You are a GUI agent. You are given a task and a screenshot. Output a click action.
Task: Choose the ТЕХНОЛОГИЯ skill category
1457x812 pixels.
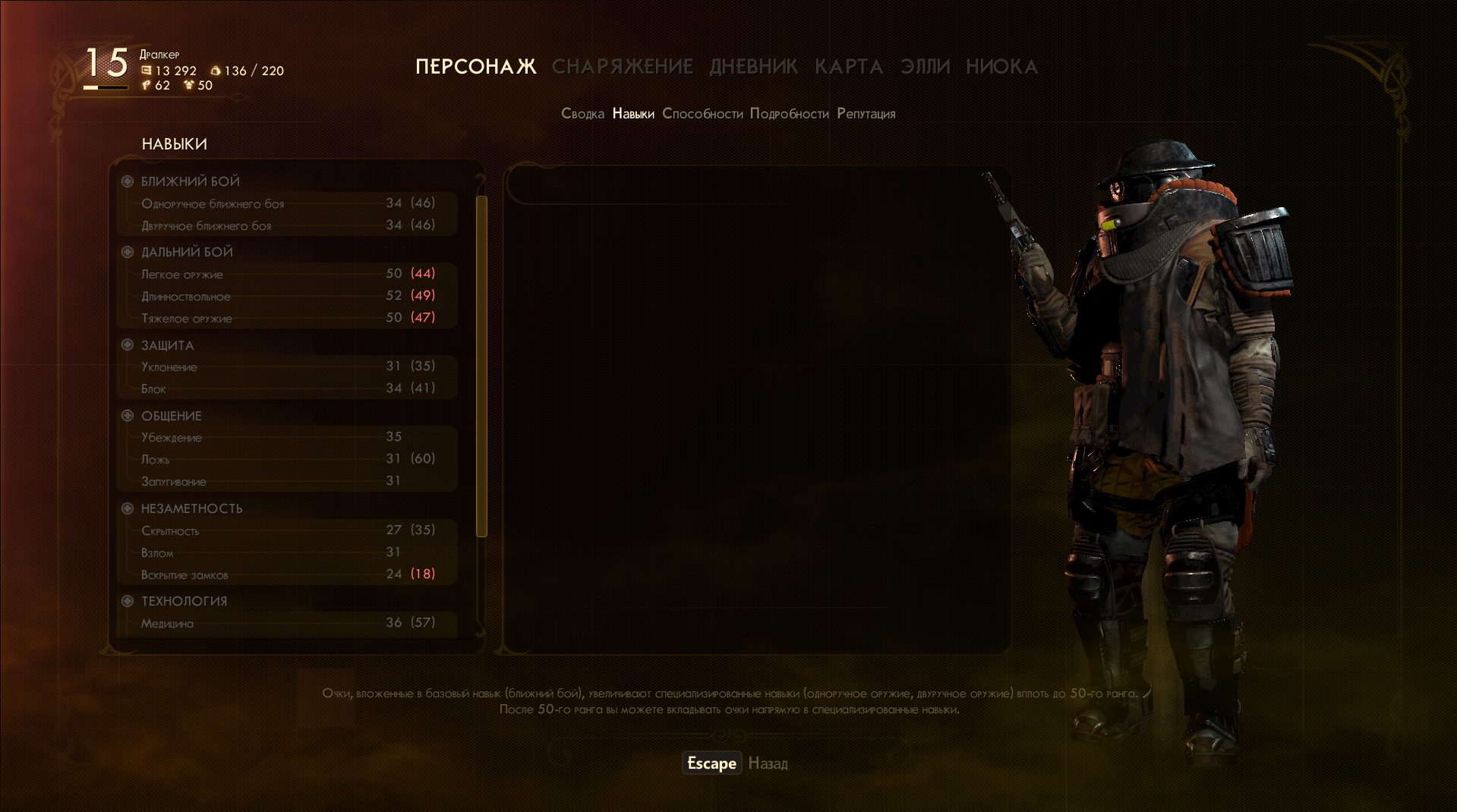coord(184,601)
